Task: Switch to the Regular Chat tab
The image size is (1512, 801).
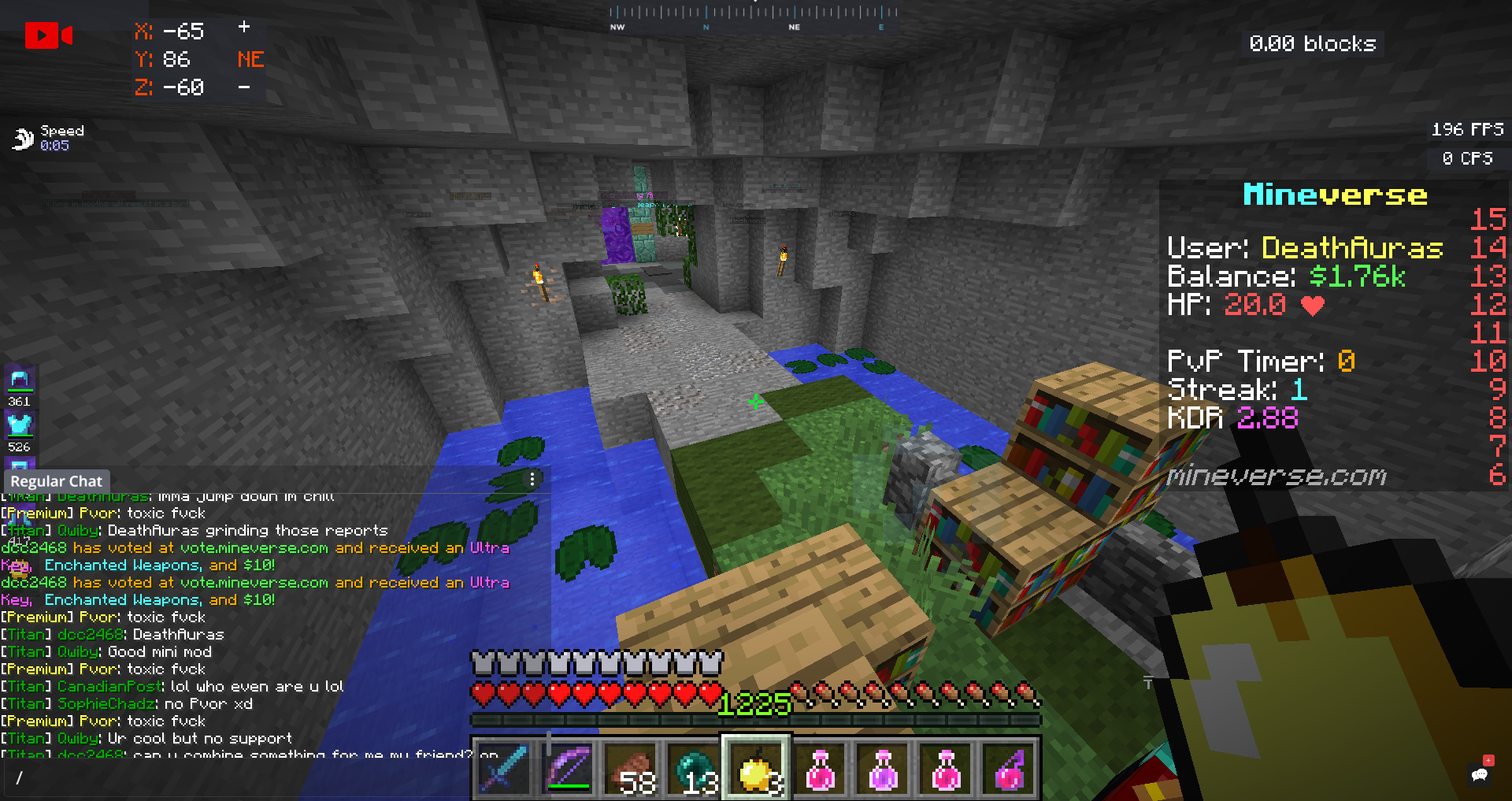Action: 56,480
